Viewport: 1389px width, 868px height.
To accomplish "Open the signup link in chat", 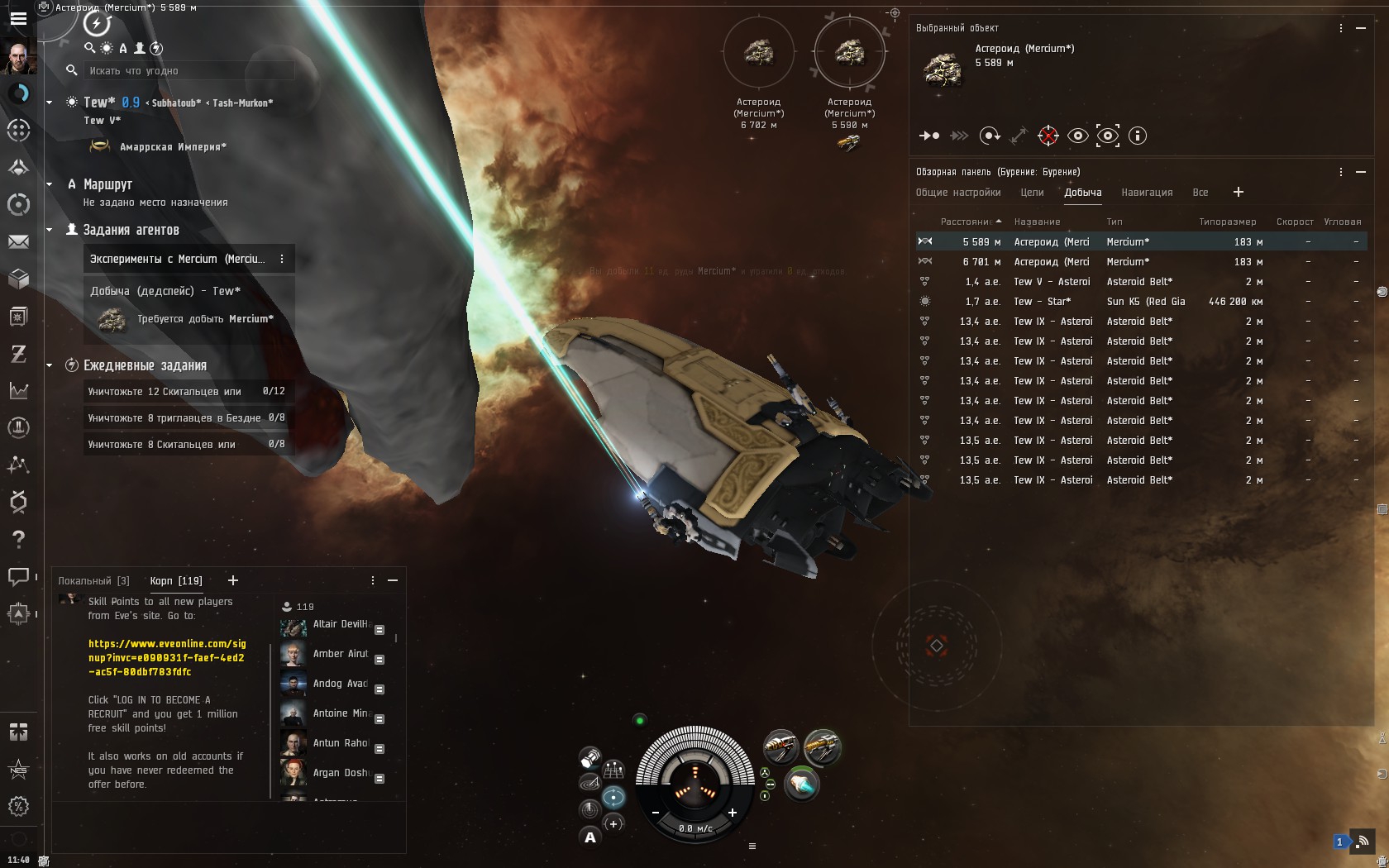I will point(167,657).
